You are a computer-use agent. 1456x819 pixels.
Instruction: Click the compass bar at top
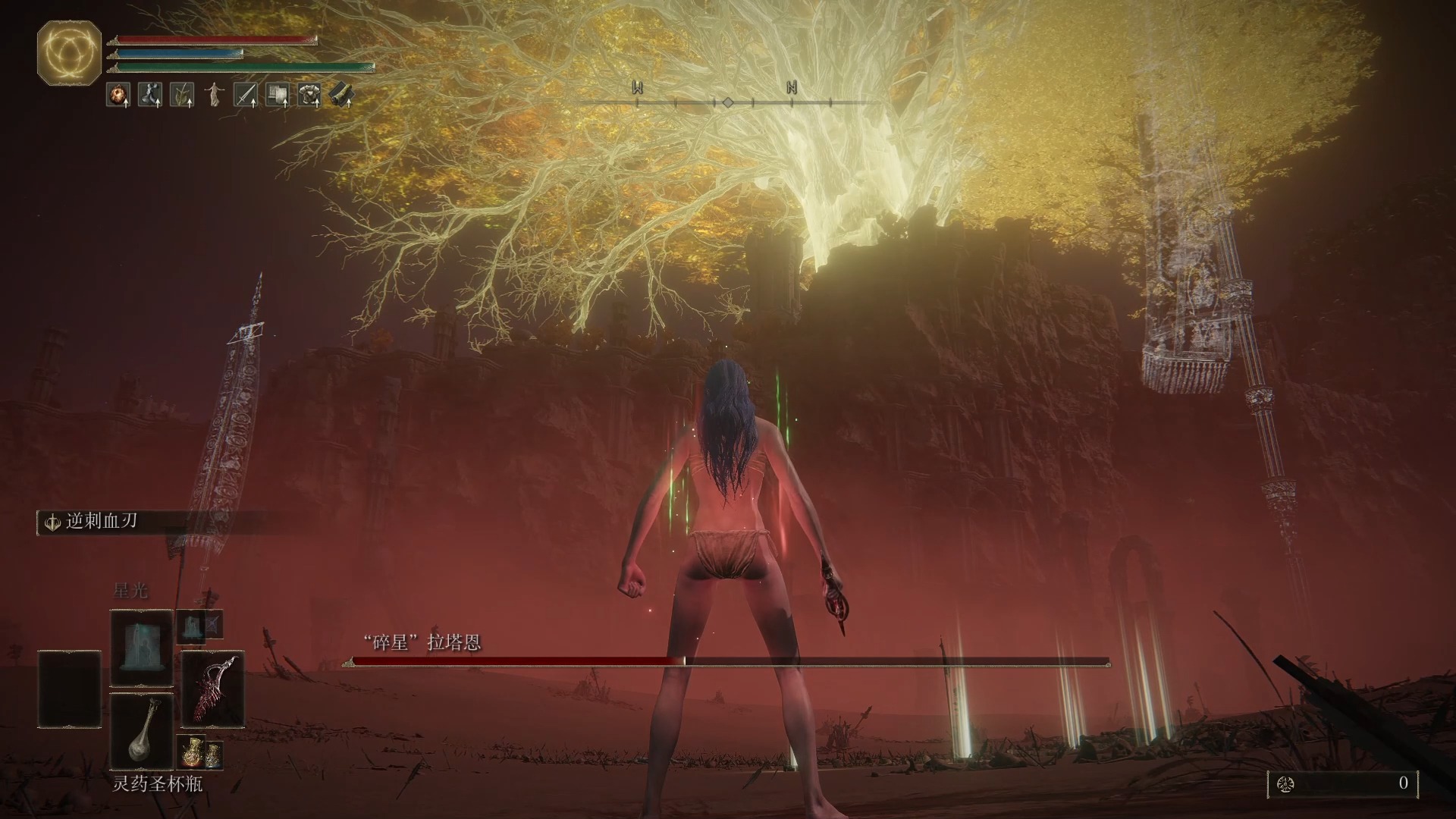(726, 102)
